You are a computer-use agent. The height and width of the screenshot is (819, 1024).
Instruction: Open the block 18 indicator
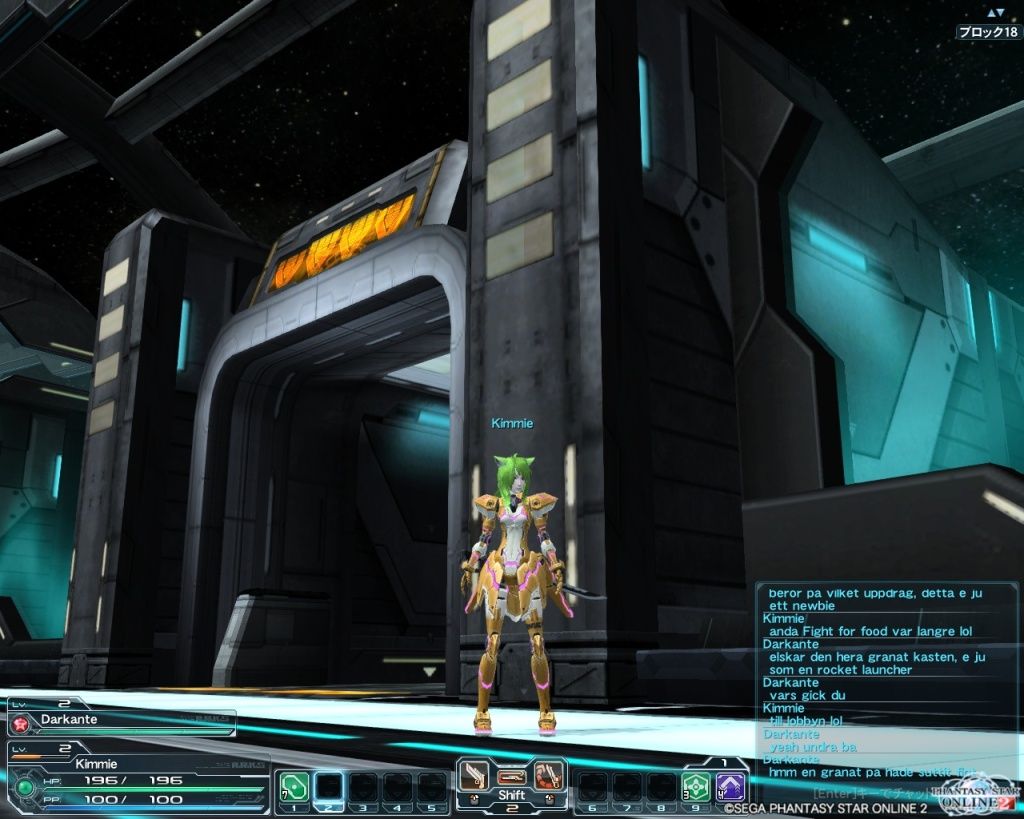pyautogui.click(x=987, y=32)
